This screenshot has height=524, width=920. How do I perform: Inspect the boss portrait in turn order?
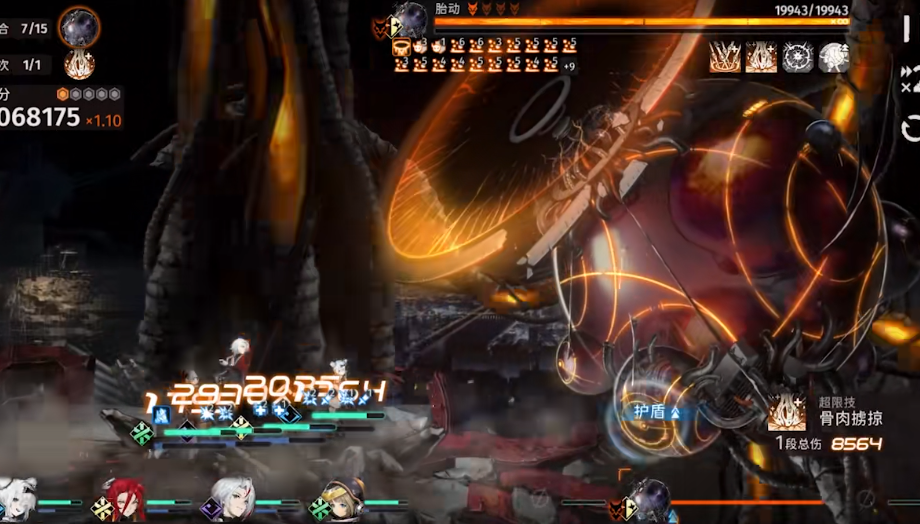click(78, 26)
